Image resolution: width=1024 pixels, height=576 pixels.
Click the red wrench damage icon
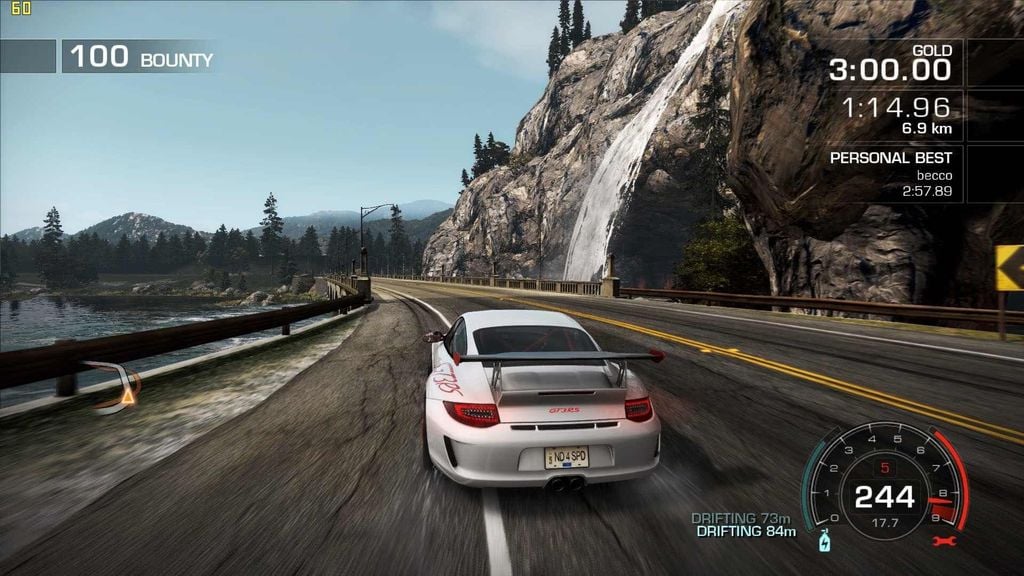pos(941,541)
